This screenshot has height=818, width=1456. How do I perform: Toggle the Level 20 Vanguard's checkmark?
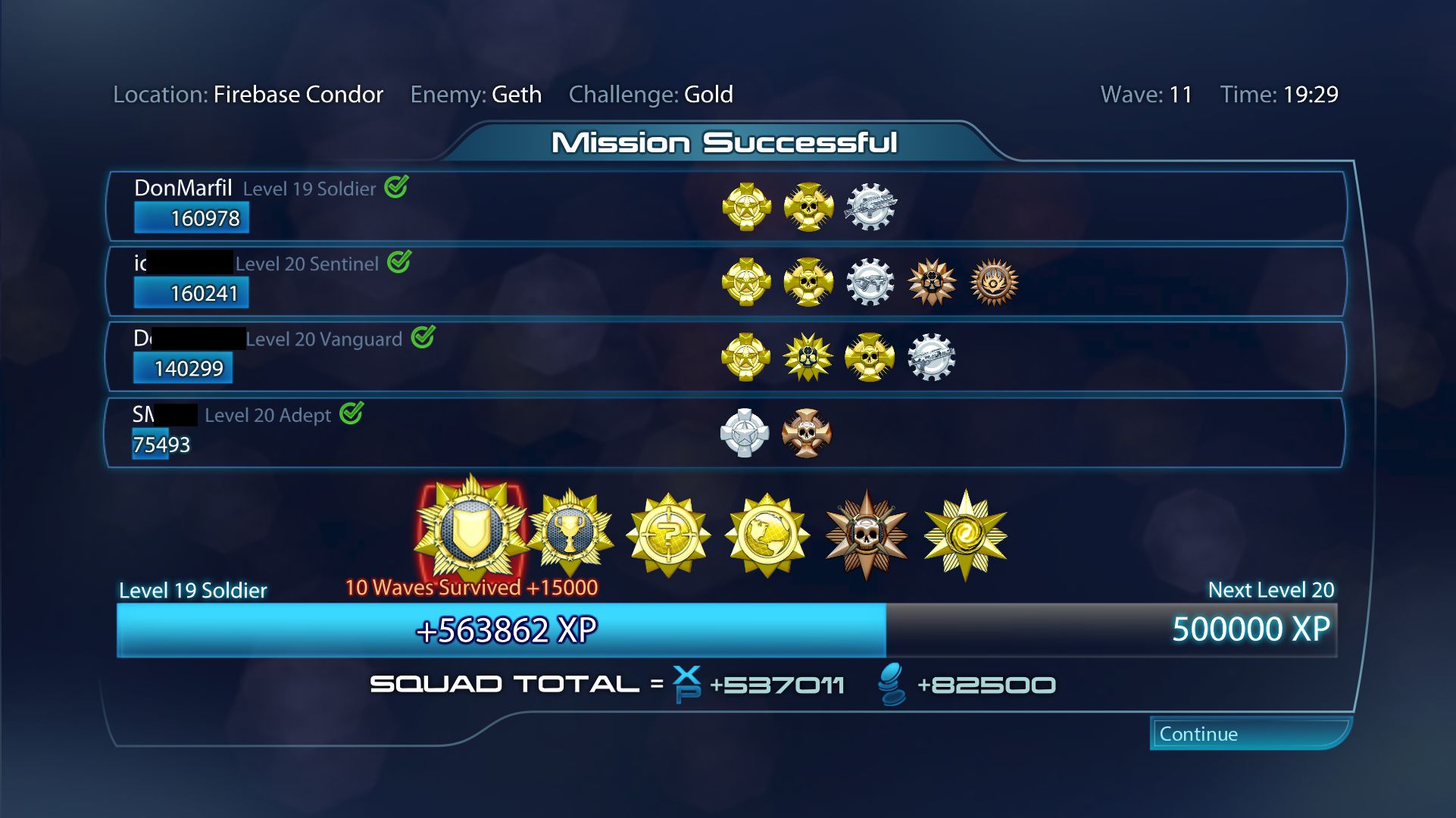[x=423, y=338]
